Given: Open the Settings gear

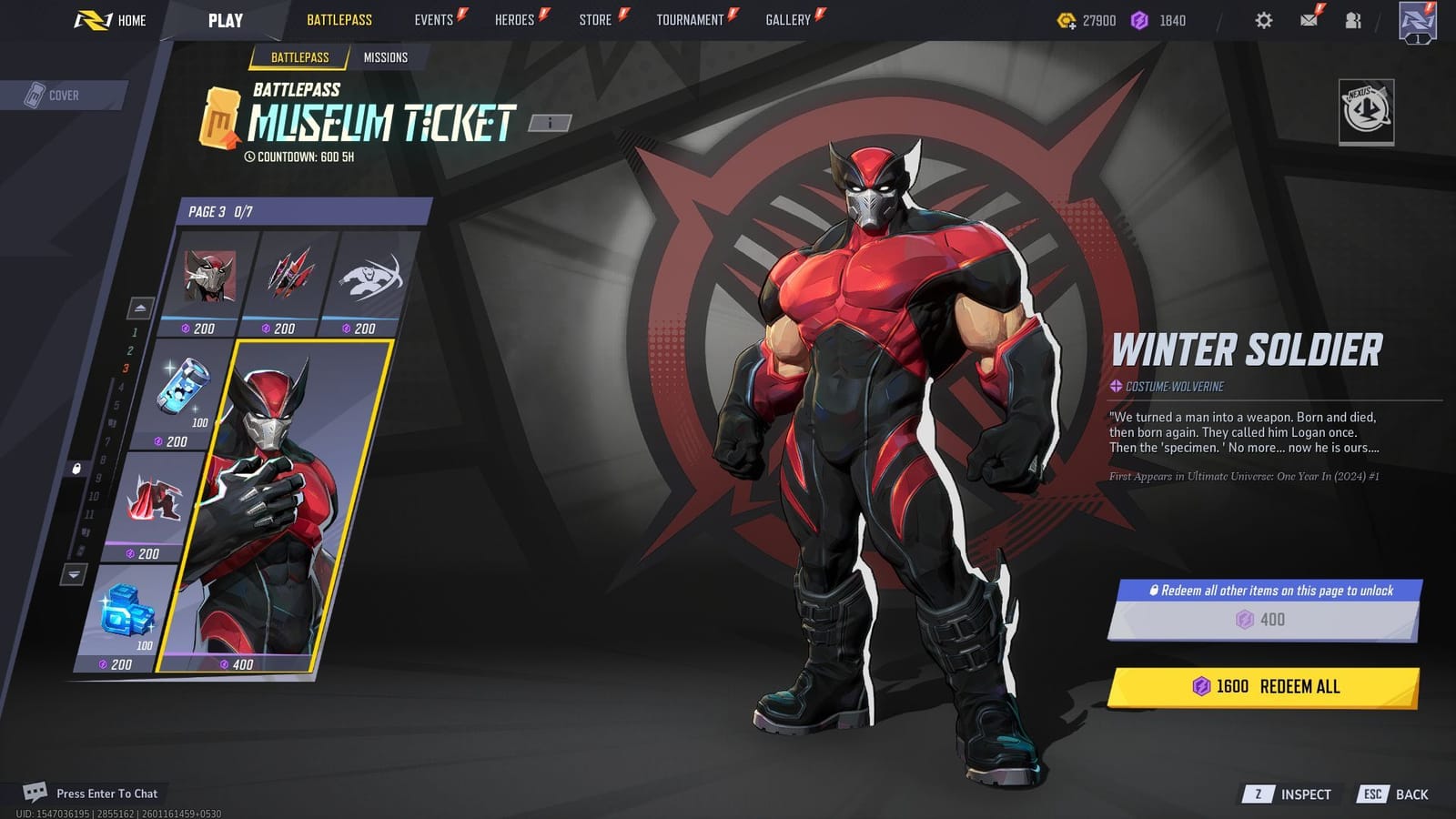Looking at the screenshot, I should tap(1263, 19).
